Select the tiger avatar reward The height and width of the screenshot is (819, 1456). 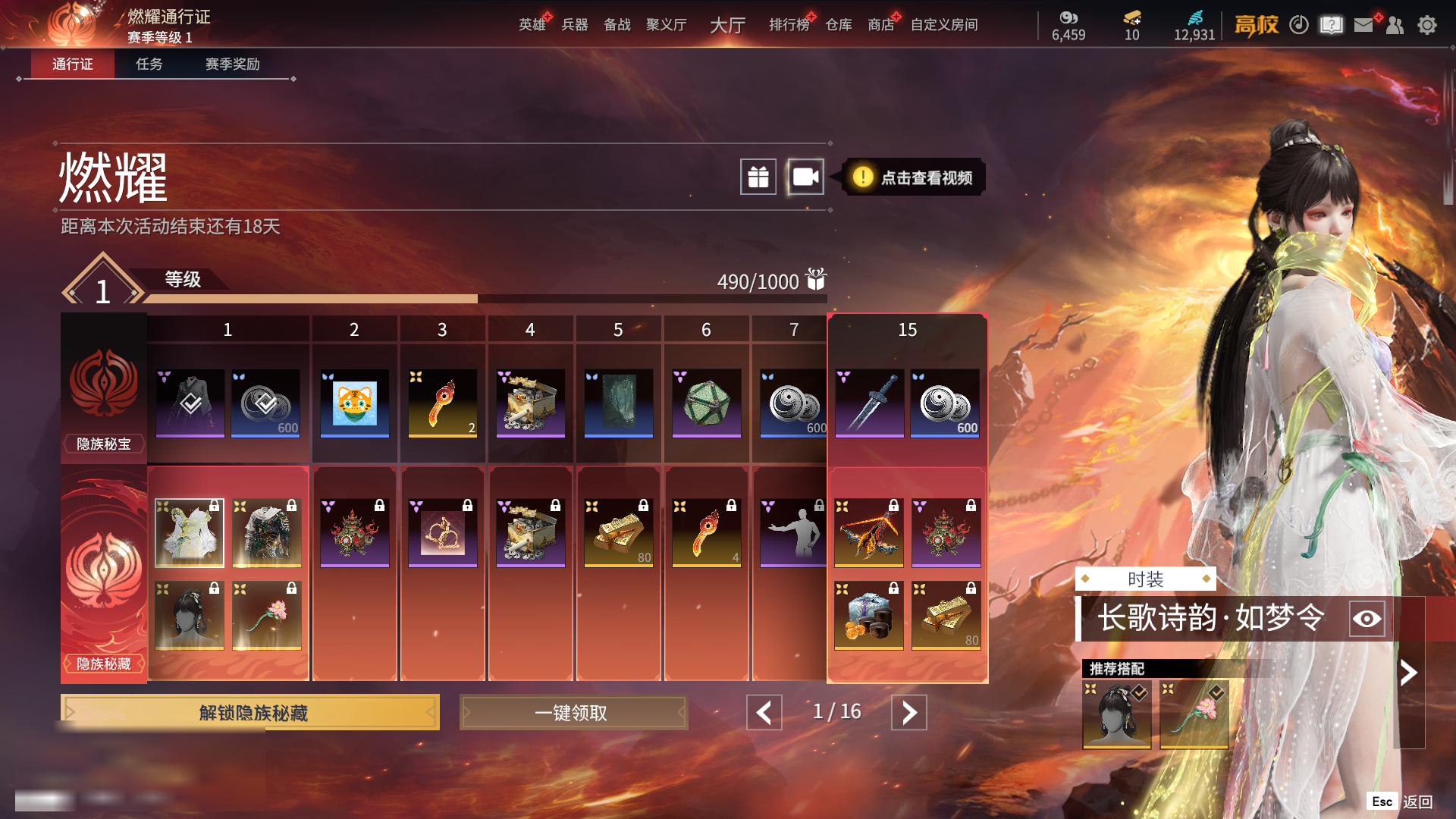tap(354, 403)
